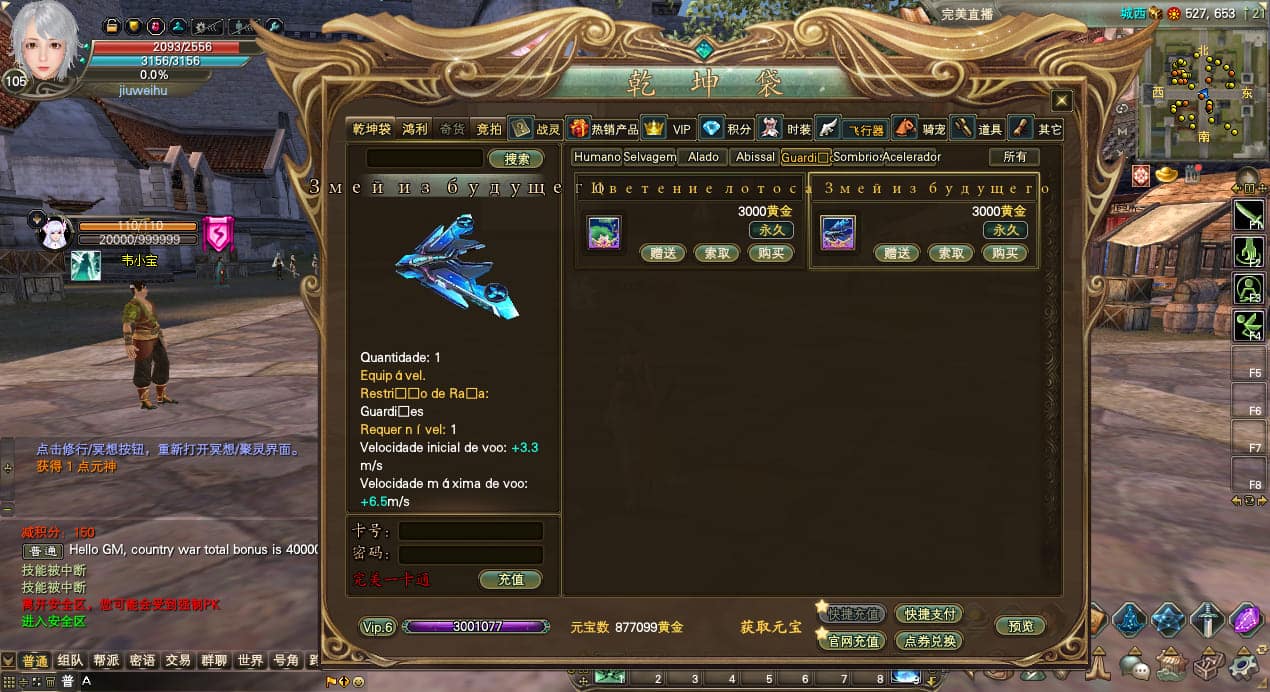Gift the blue dragon flyer with 赠送
Image resolution: width=1270 pixels, height=692 pixels.
(x=896, y=253)
